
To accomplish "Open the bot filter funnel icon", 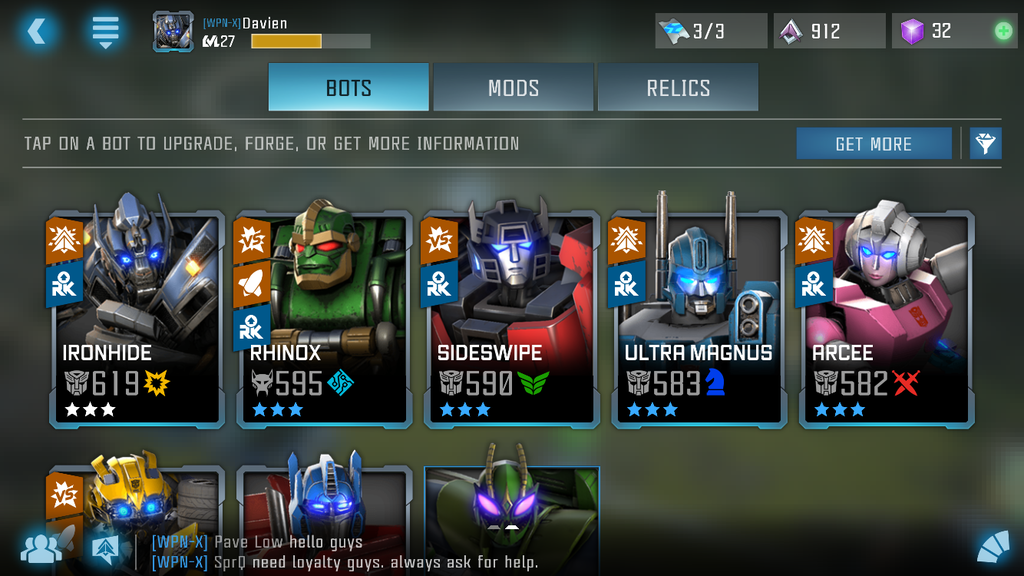I will coord(985,143).
